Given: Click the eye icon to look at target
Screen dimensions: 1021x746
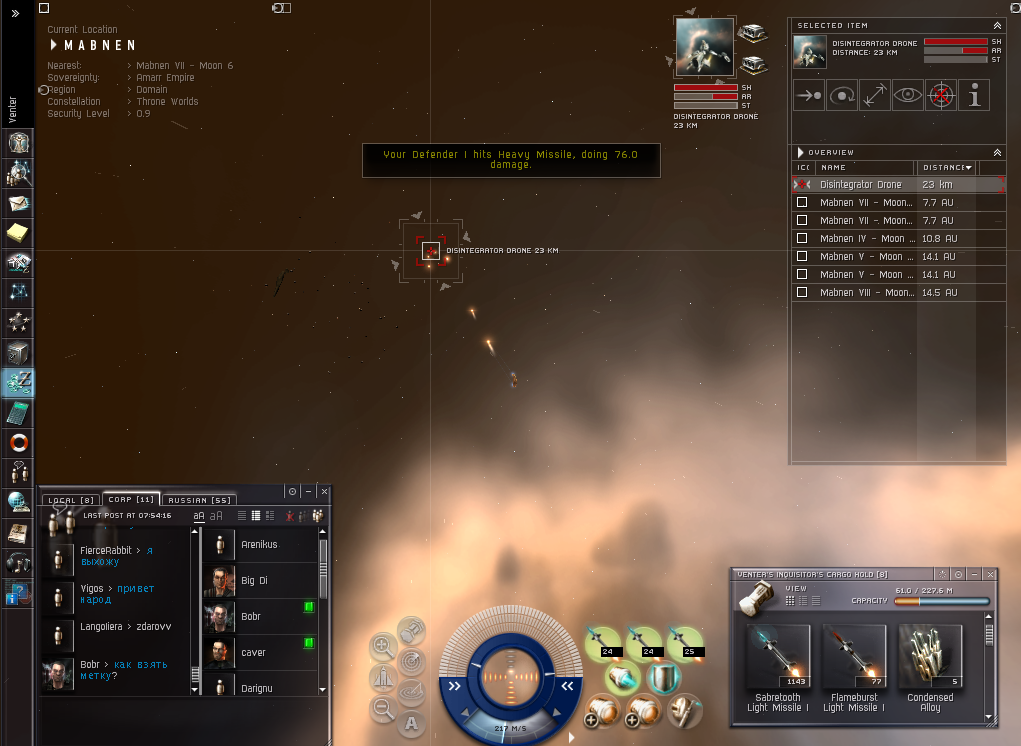Looking at the screenshot, I should 907,95.
